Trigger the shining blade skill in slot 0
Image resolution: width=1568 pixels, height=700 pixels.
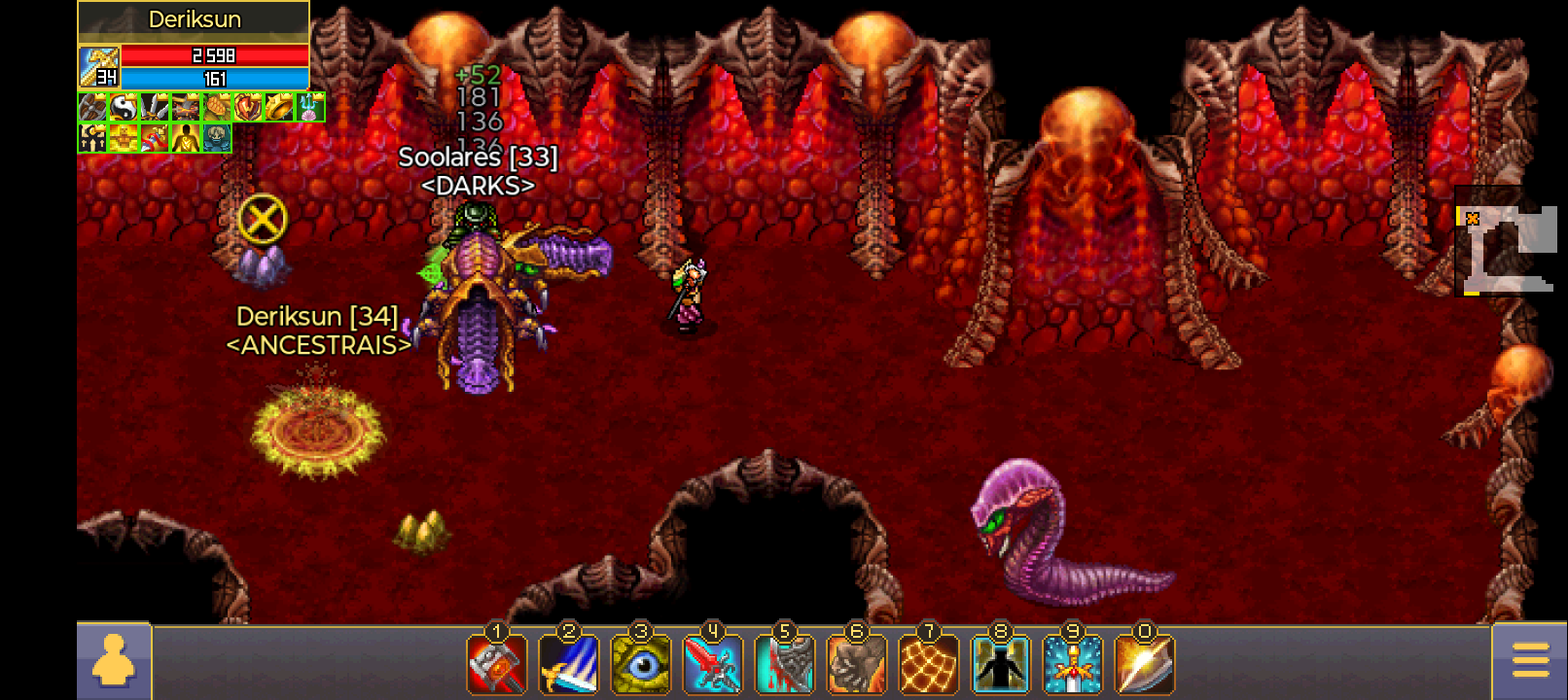(x=1145, y=664)
